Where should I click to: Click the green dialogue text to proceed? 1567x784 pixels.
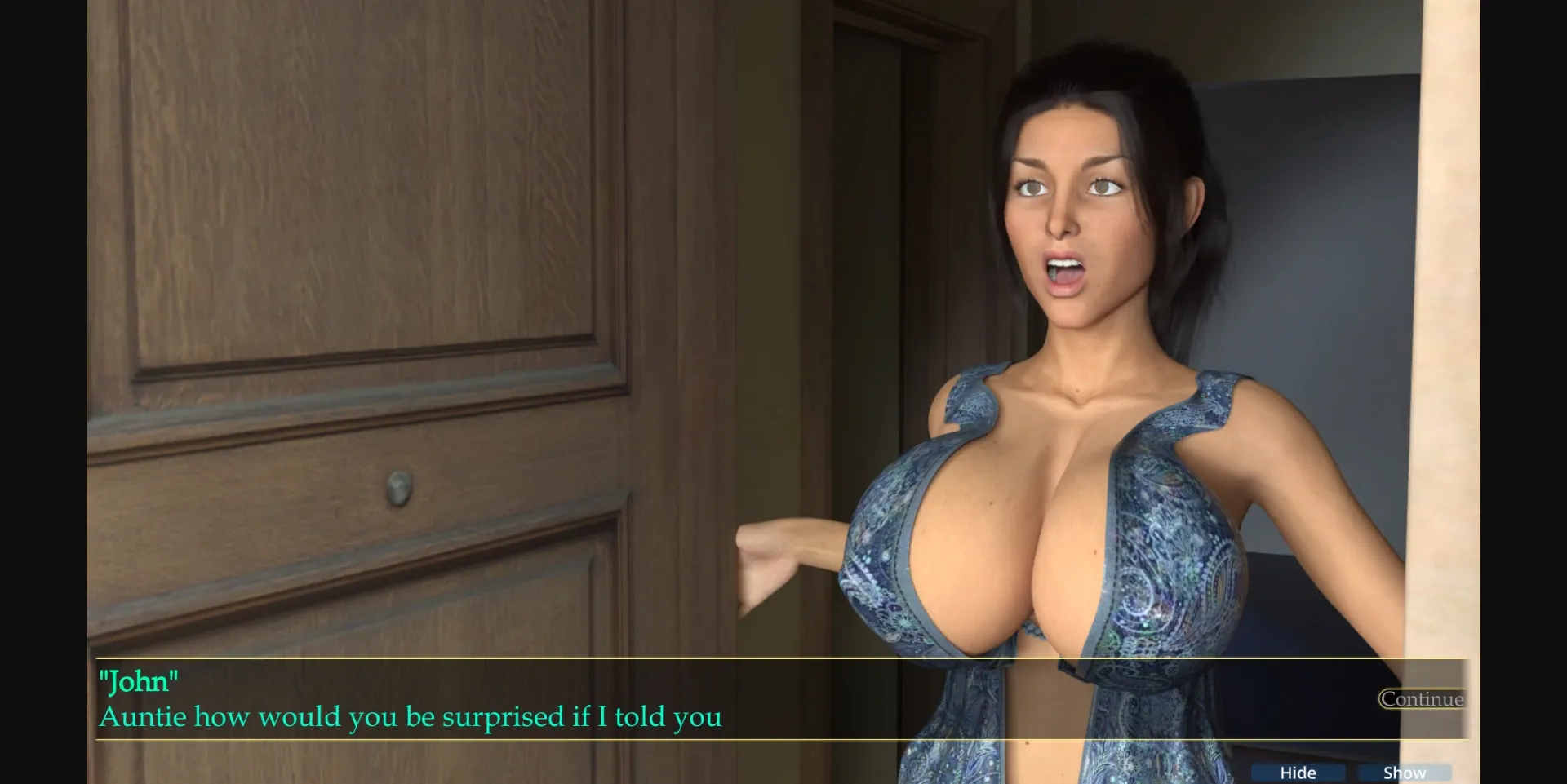[408, 718]
